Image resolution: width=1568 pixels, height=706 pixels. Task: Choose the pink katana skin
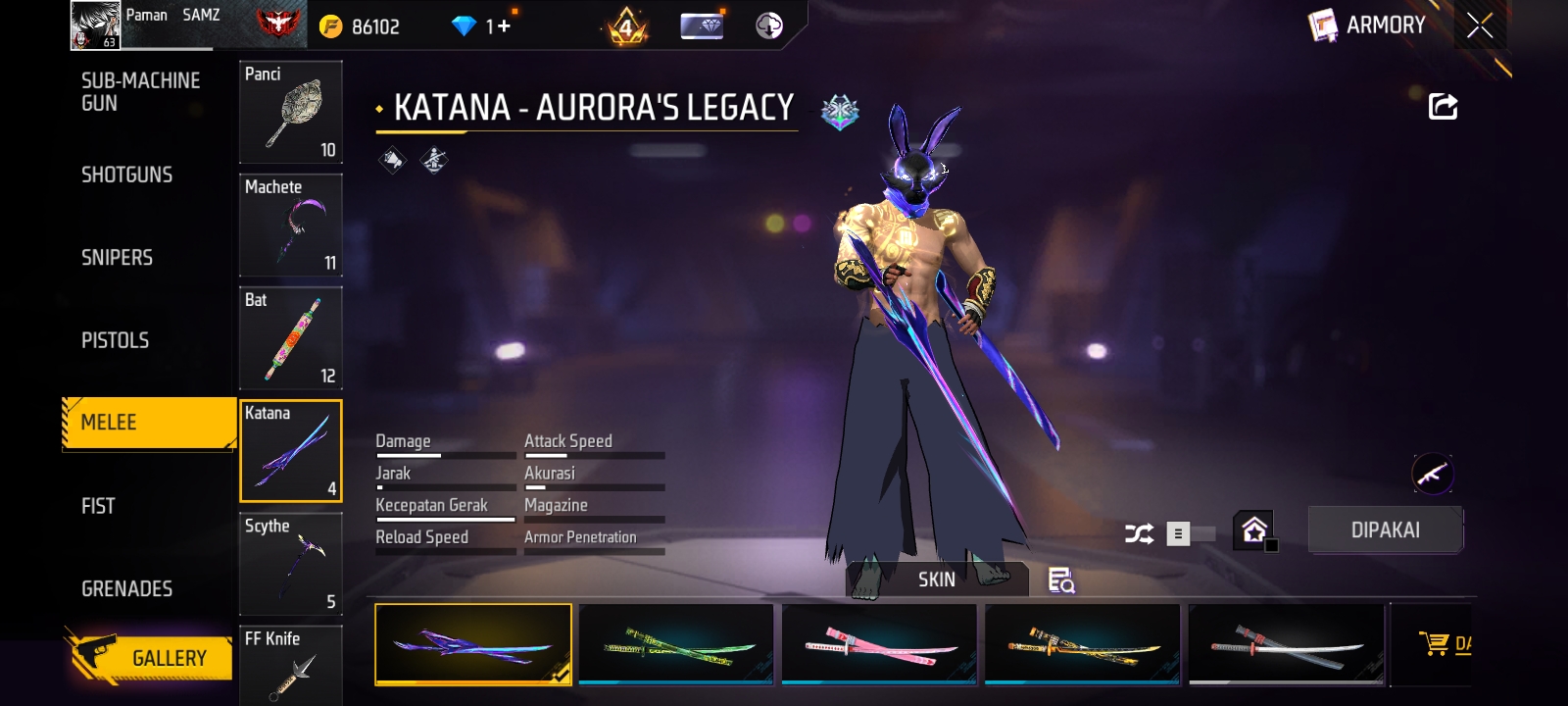coord(879,644)
